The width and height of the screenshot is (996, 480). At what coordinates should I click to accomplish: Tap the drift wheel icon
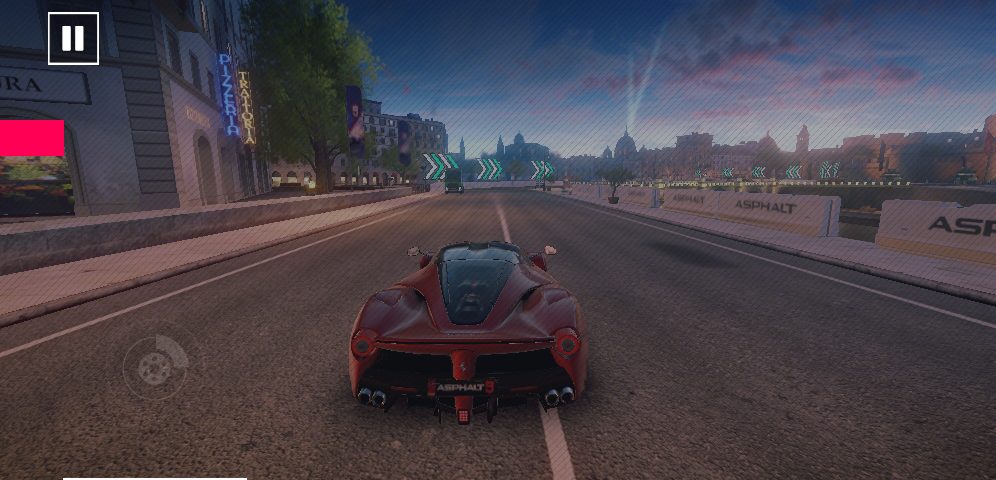[154, 367]
